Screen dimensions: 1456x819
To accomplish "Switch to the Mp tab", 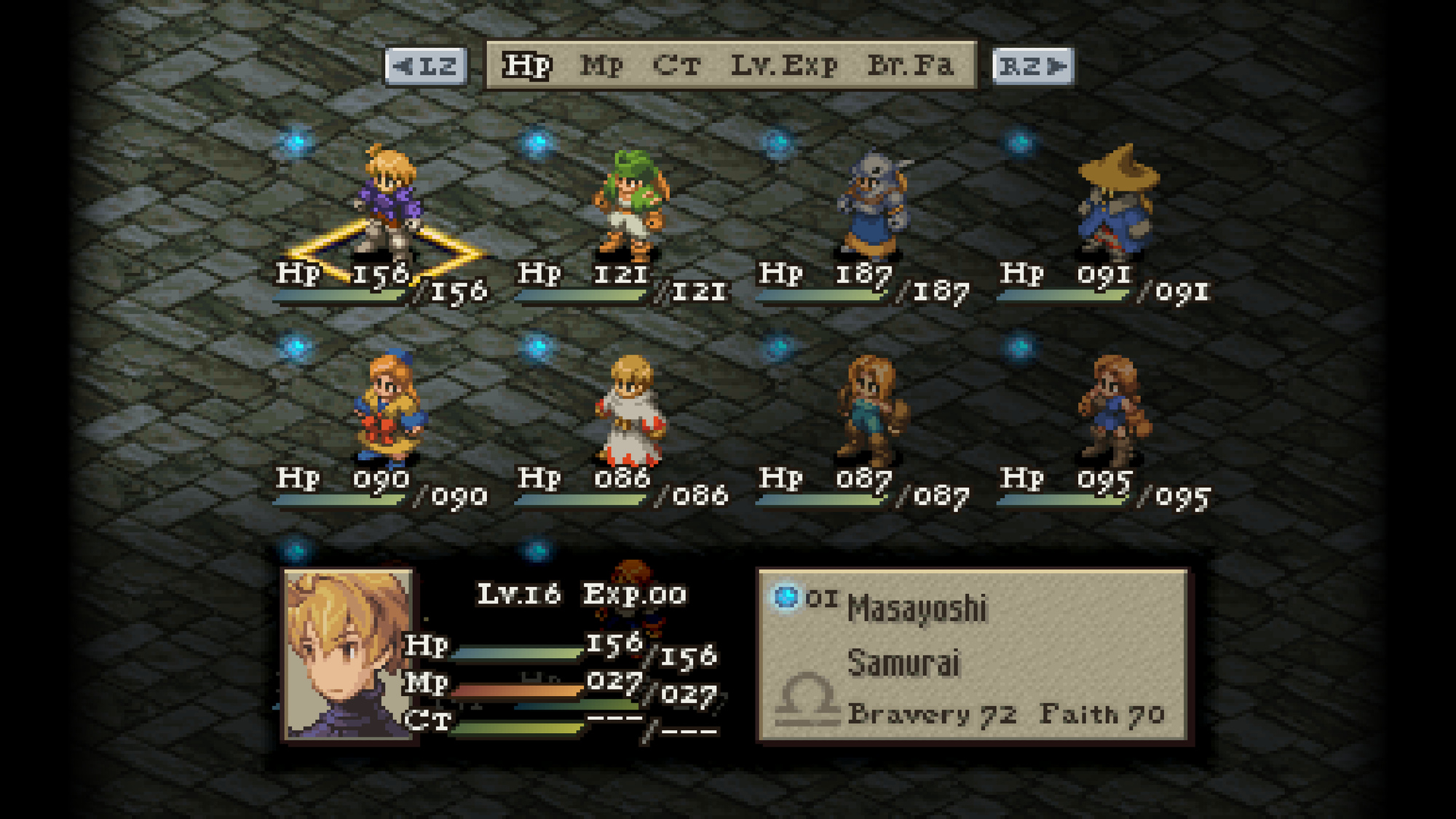I will pyautogui.click(x=602, y=66).
